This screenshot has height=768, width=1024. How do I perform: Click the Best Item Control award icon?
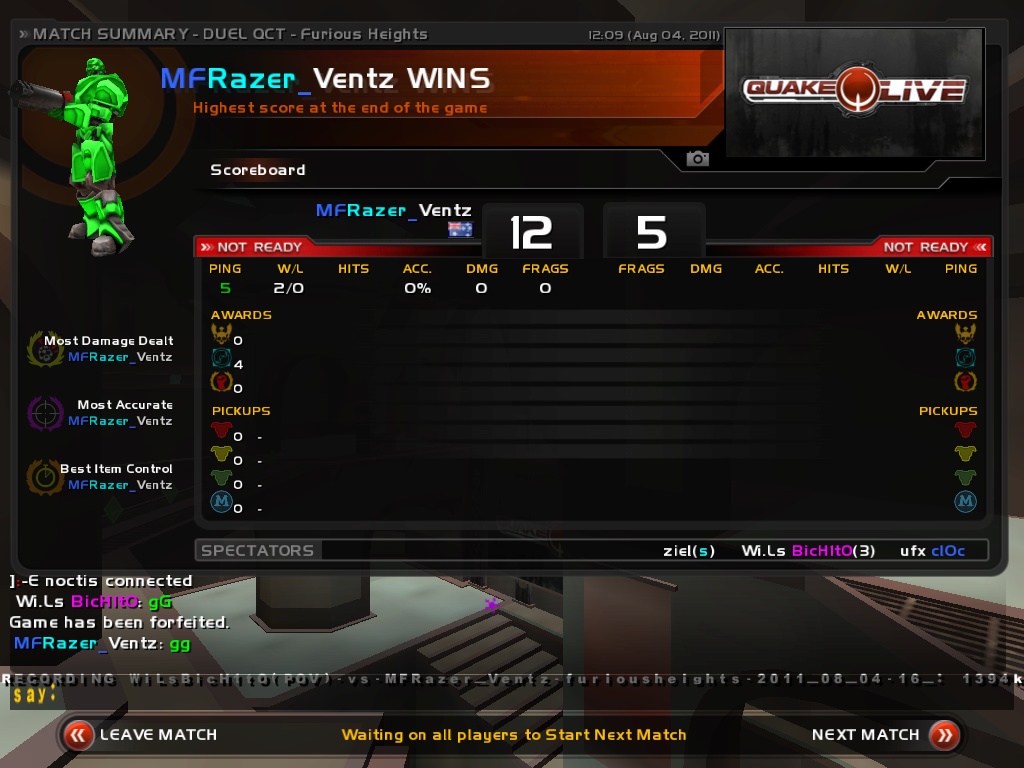click(45, 476)
